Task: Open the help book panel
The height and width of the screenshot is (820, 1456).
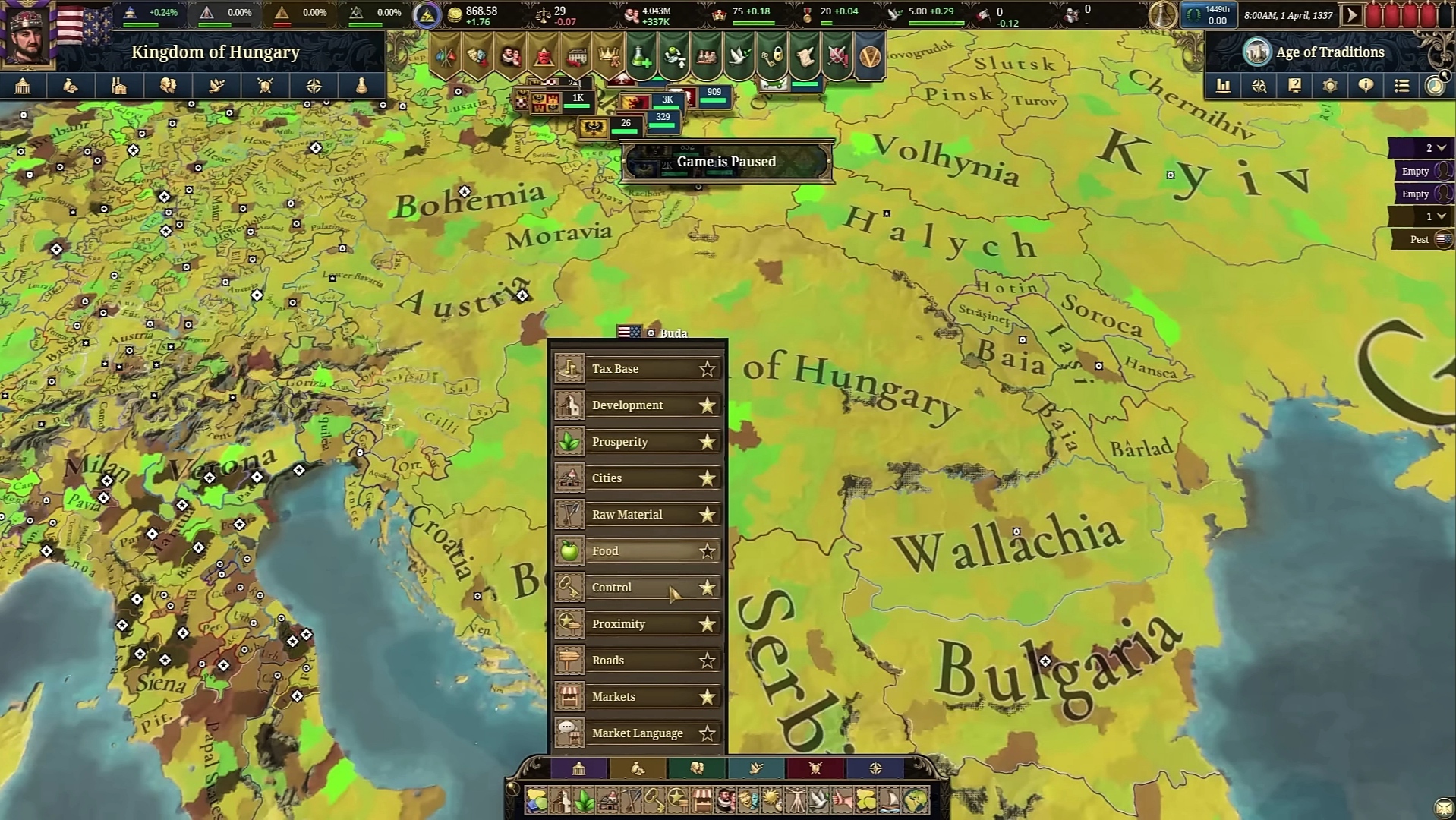Action: pos(1294,86)
